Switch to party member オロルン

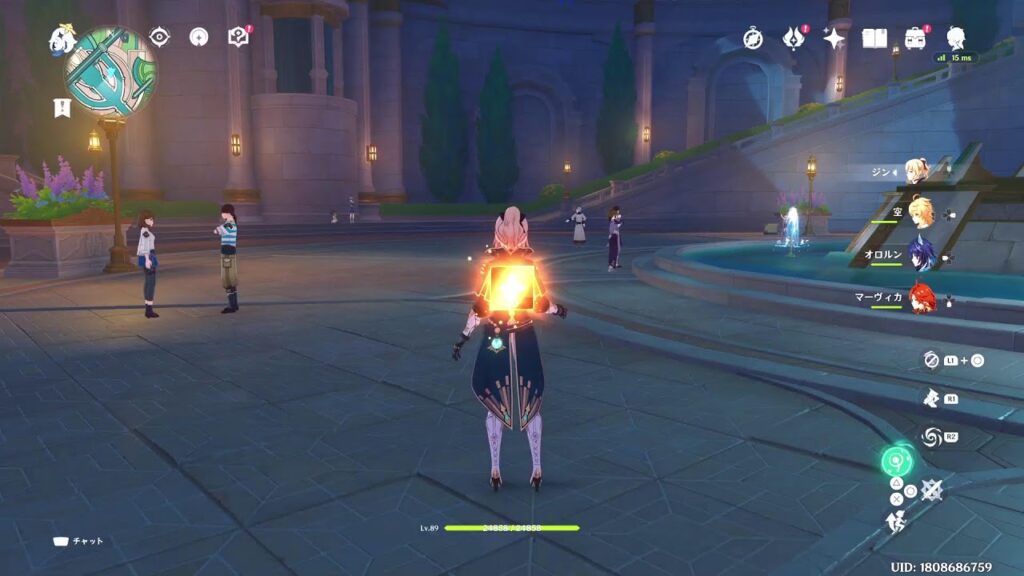919,255
